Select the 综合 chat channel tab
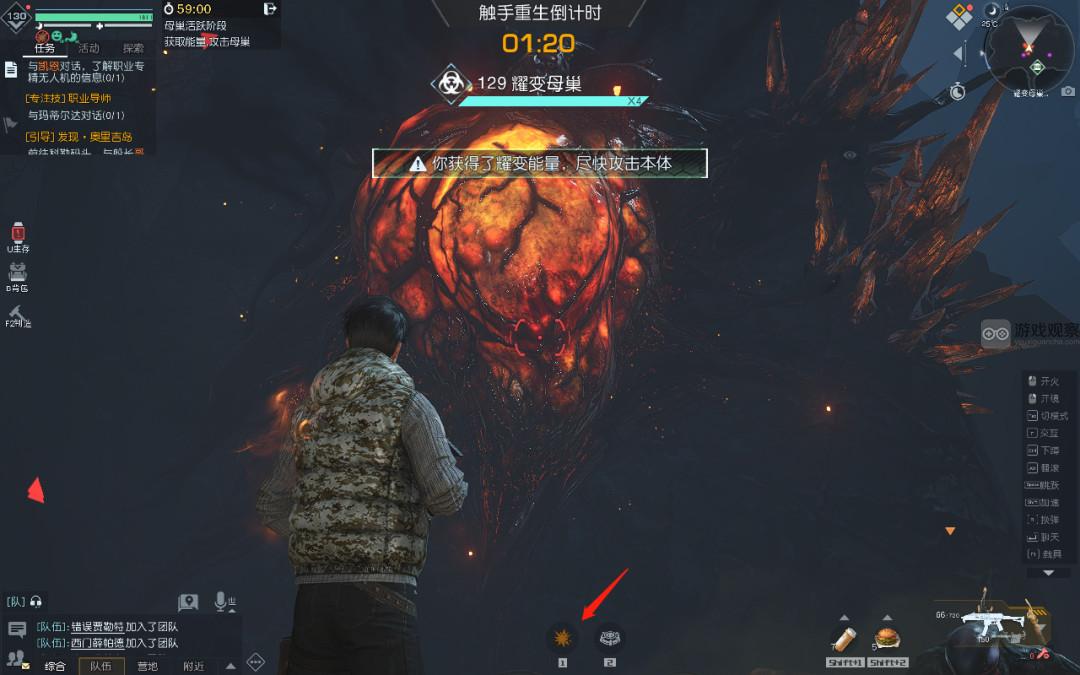1080x675 pixels. 55,666
